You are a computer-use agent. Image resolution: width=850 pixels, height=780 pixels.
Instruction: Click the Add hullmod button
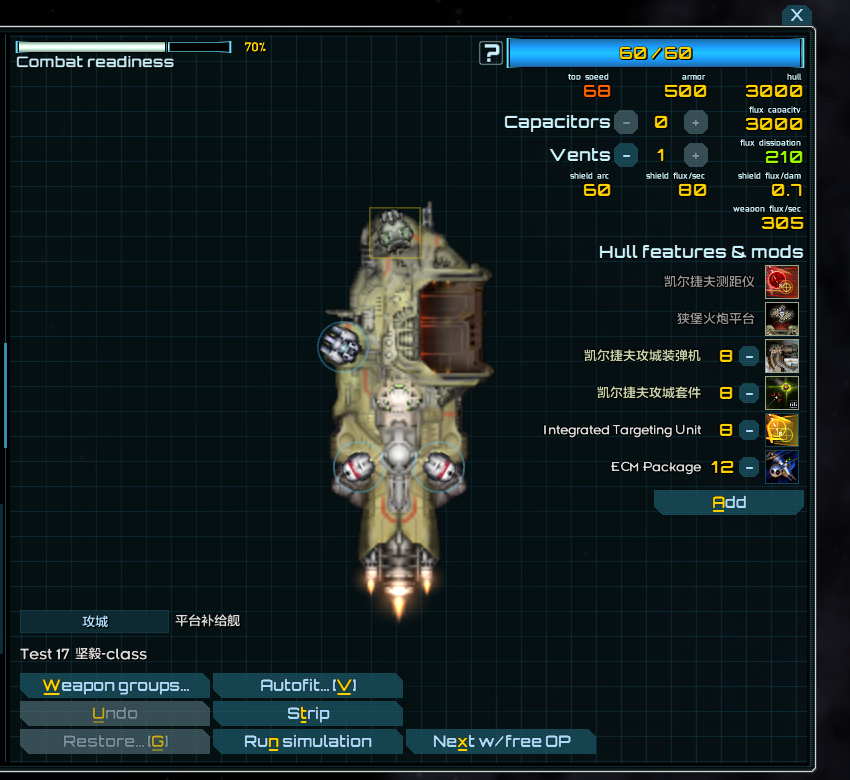click(729, 502)
